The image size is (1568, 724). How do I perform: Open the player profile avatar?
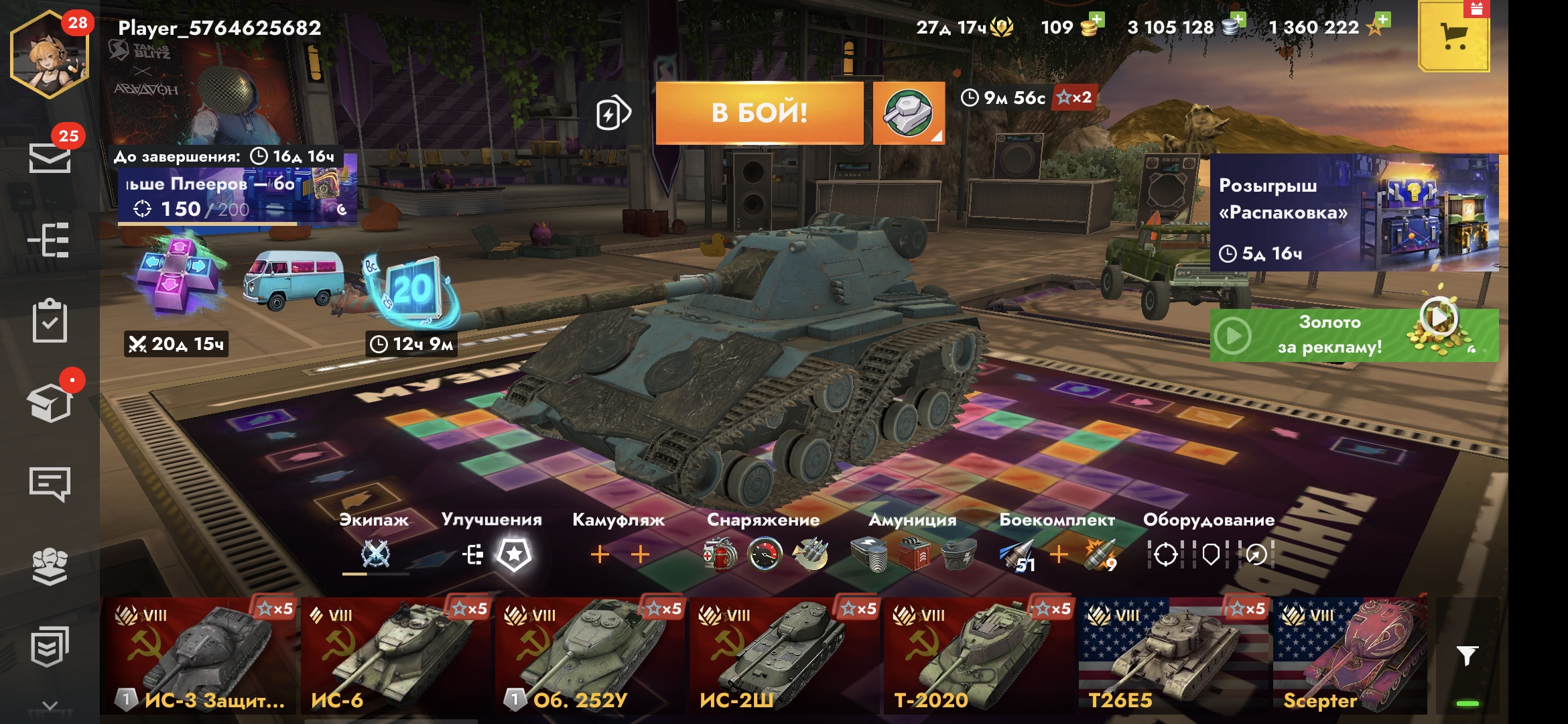point(49,55)
